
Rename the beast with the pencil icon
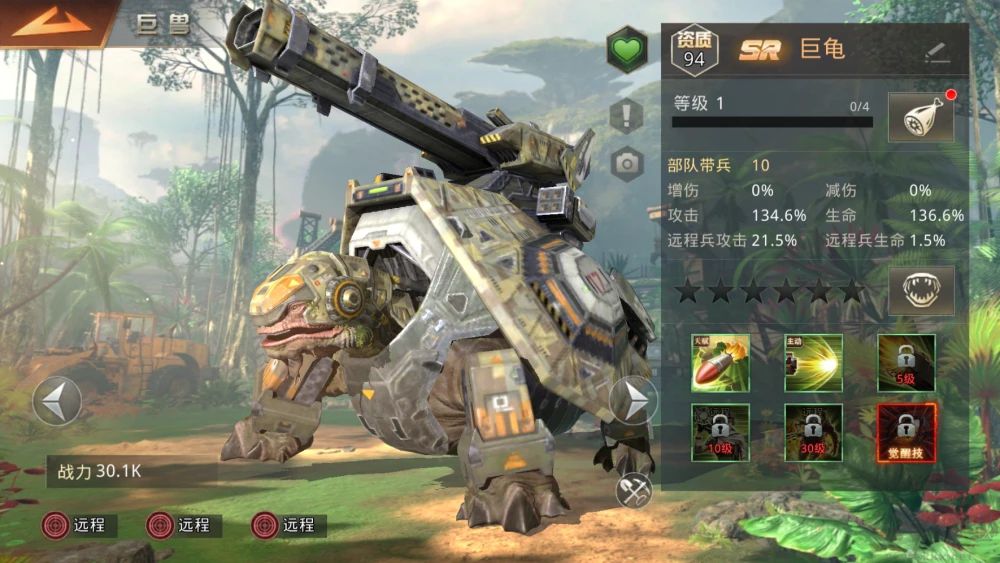(x=937, y=51)
